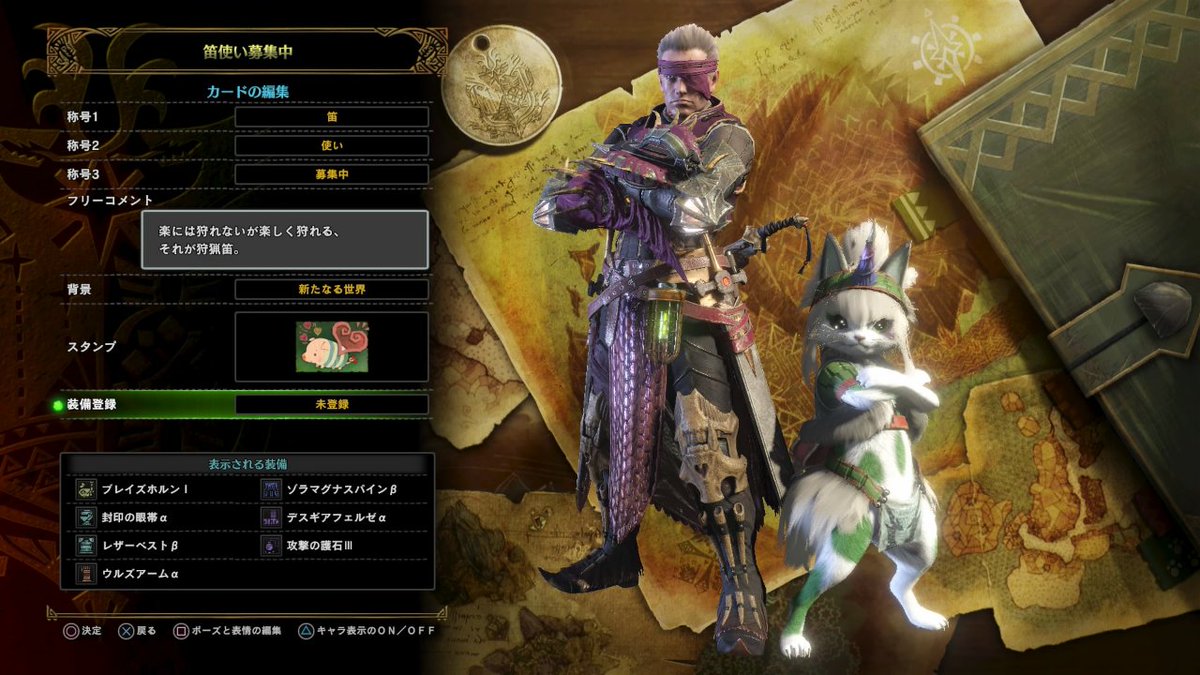The height and width of the screenshot is (675, 1200).
Task: Edit the 称号2 title field showing 使い
Action: [331, 146]
